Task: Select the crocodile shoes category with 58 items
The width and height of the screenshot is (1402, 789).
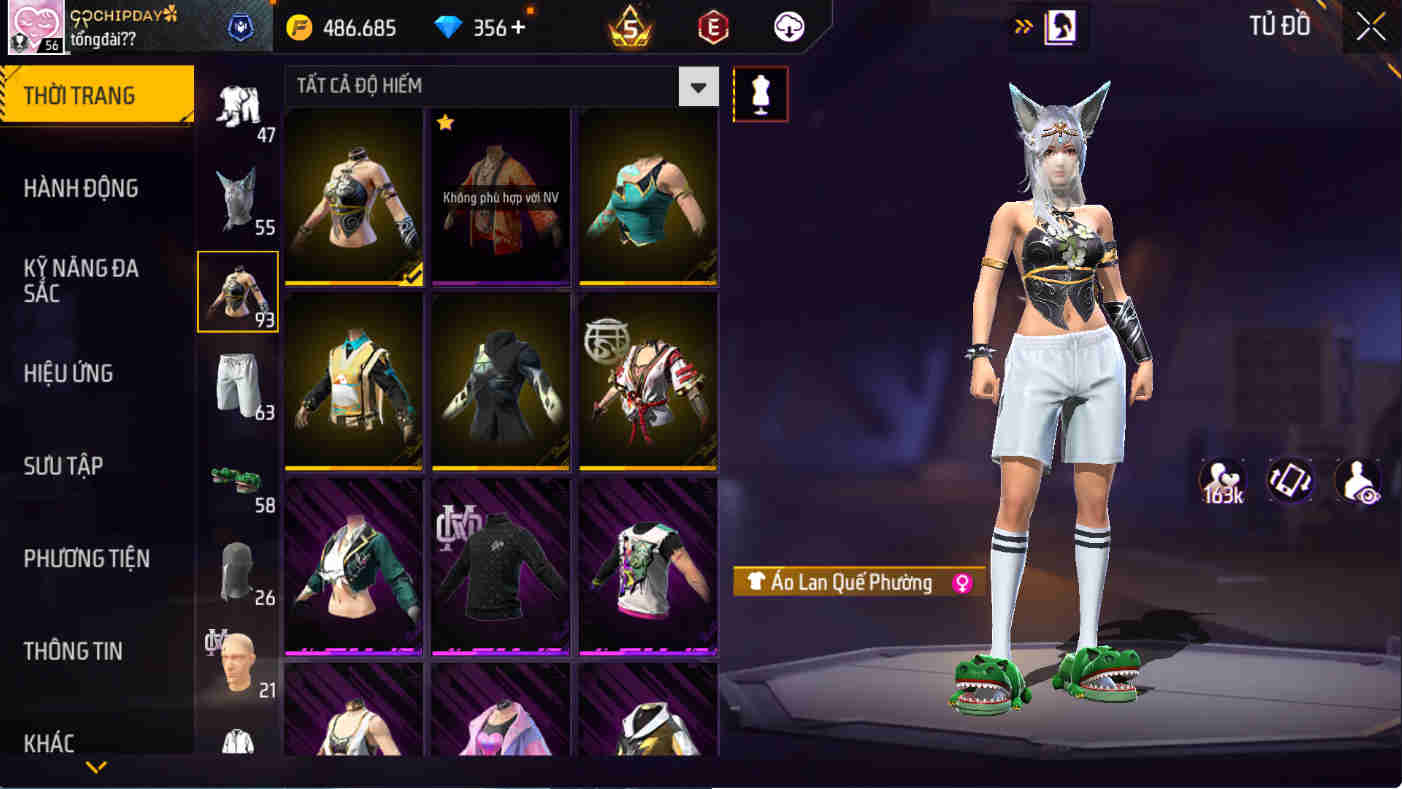Action: click(x=238, y=478)
